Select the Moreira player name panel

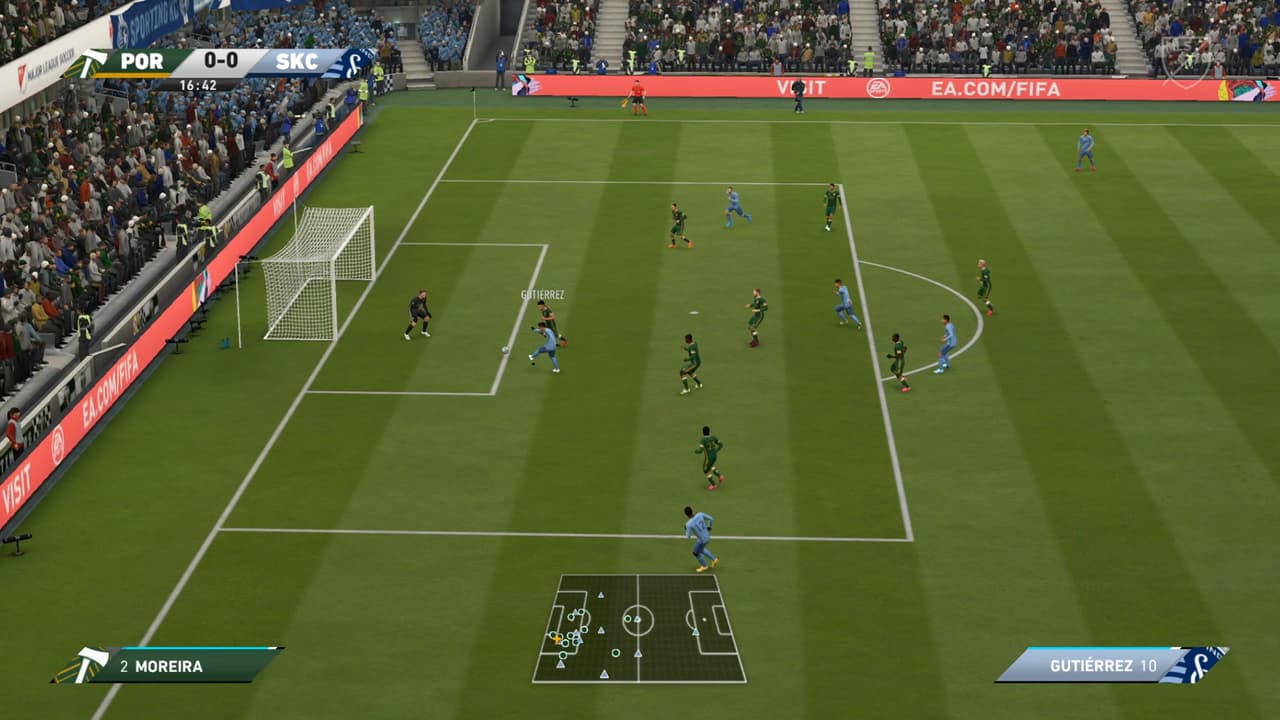pos(170,665)
